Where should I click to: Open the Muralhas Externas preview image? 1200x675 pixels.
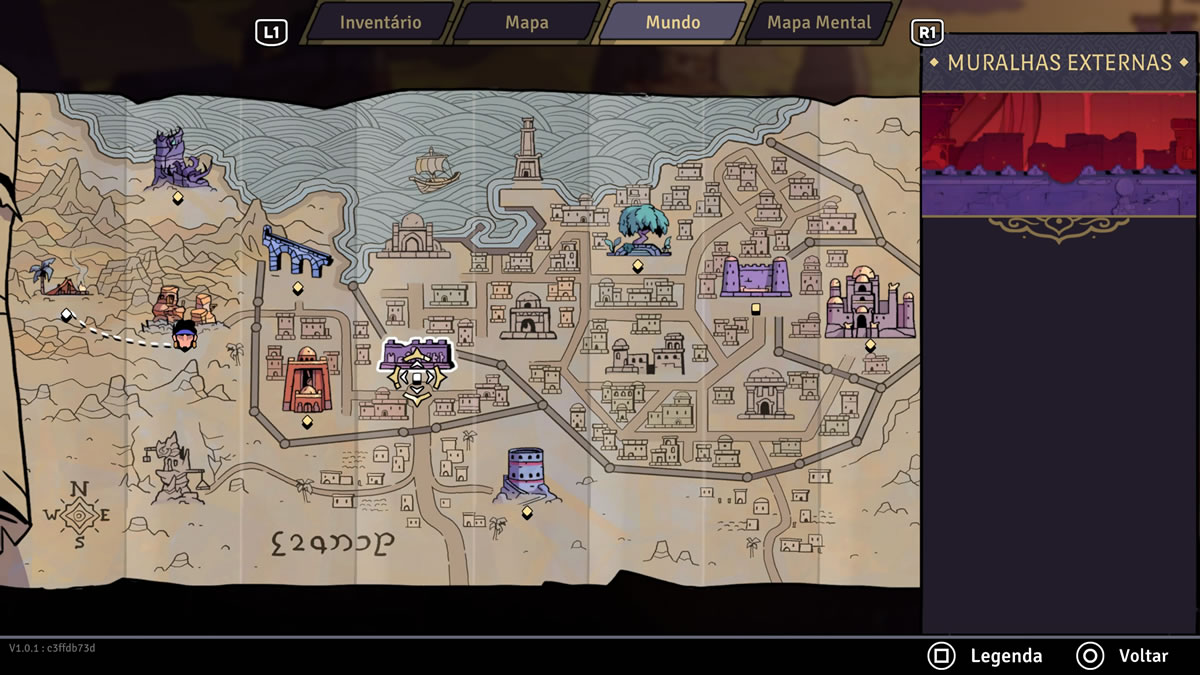1059,154
